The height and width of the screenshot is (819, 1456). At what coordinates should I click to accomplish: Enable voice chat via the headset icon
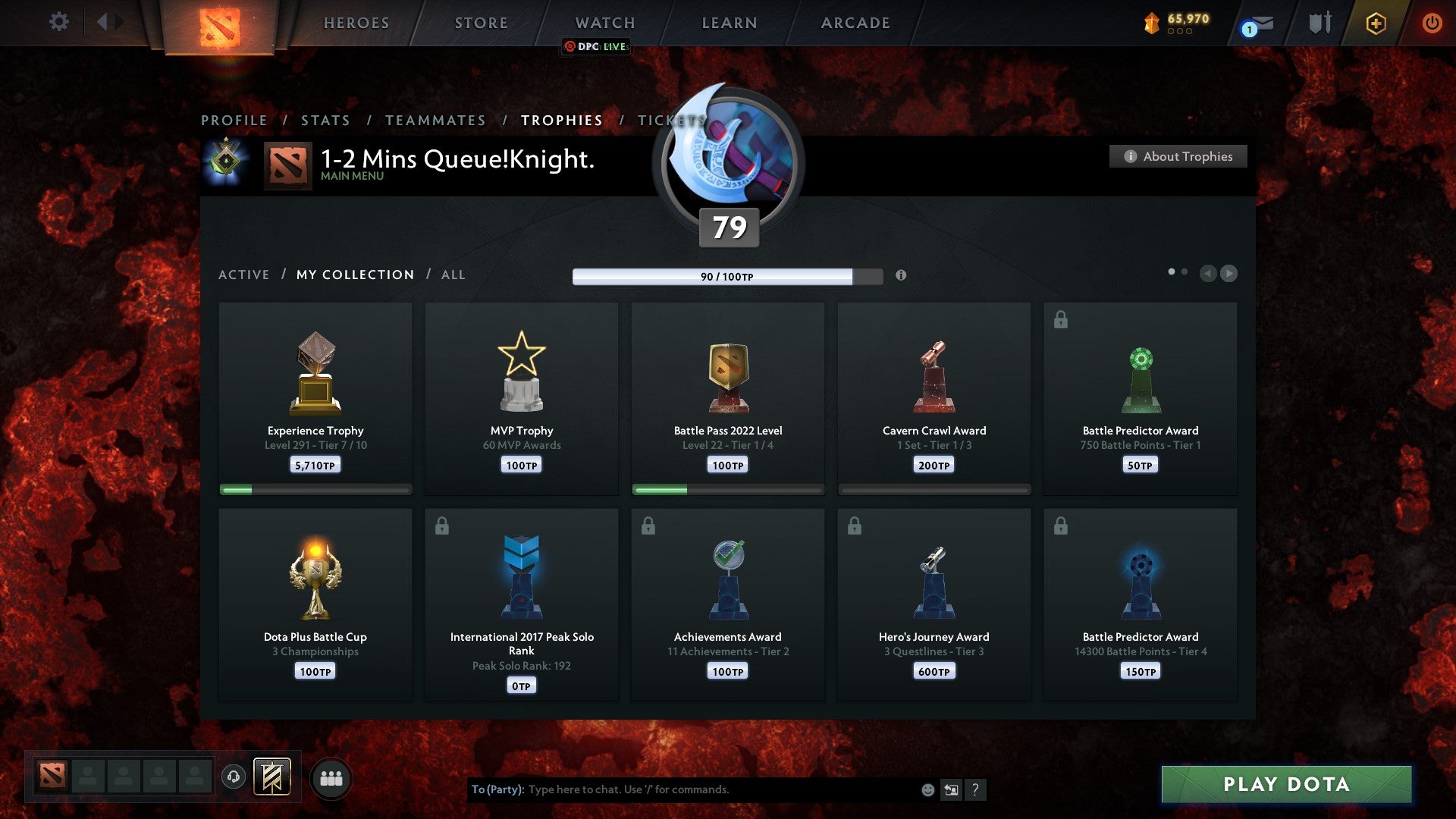[x=233, y=775]
